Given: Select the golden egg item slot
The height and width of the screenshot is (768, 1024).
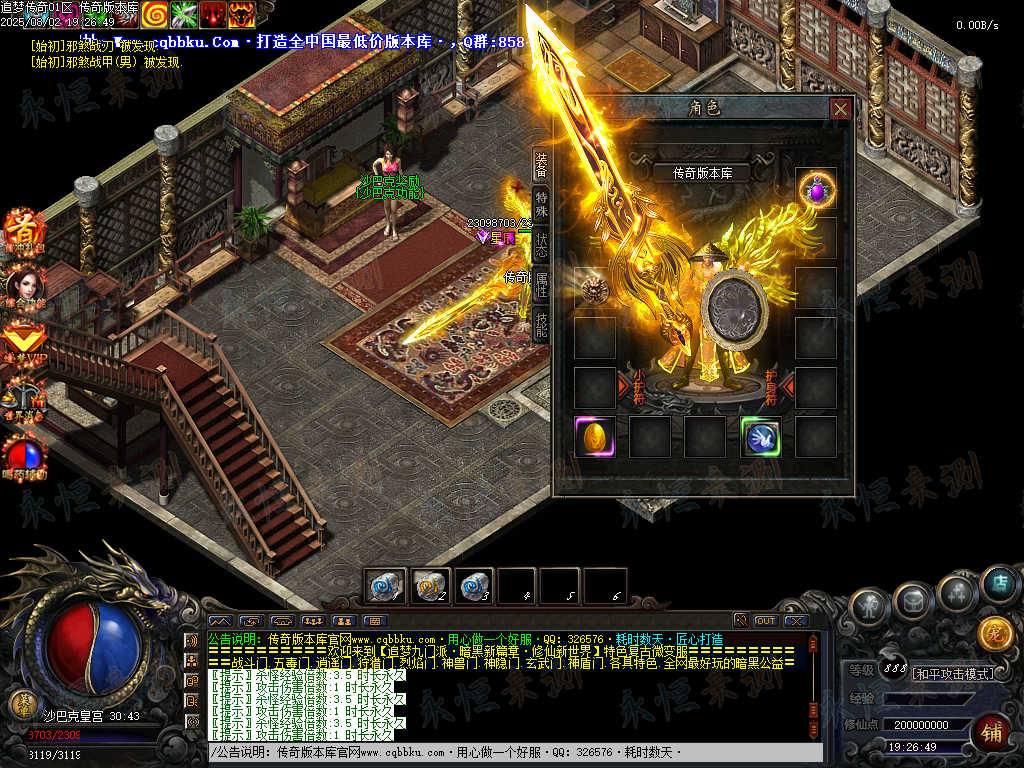Looking at the screenshot, I should point(594,437).
